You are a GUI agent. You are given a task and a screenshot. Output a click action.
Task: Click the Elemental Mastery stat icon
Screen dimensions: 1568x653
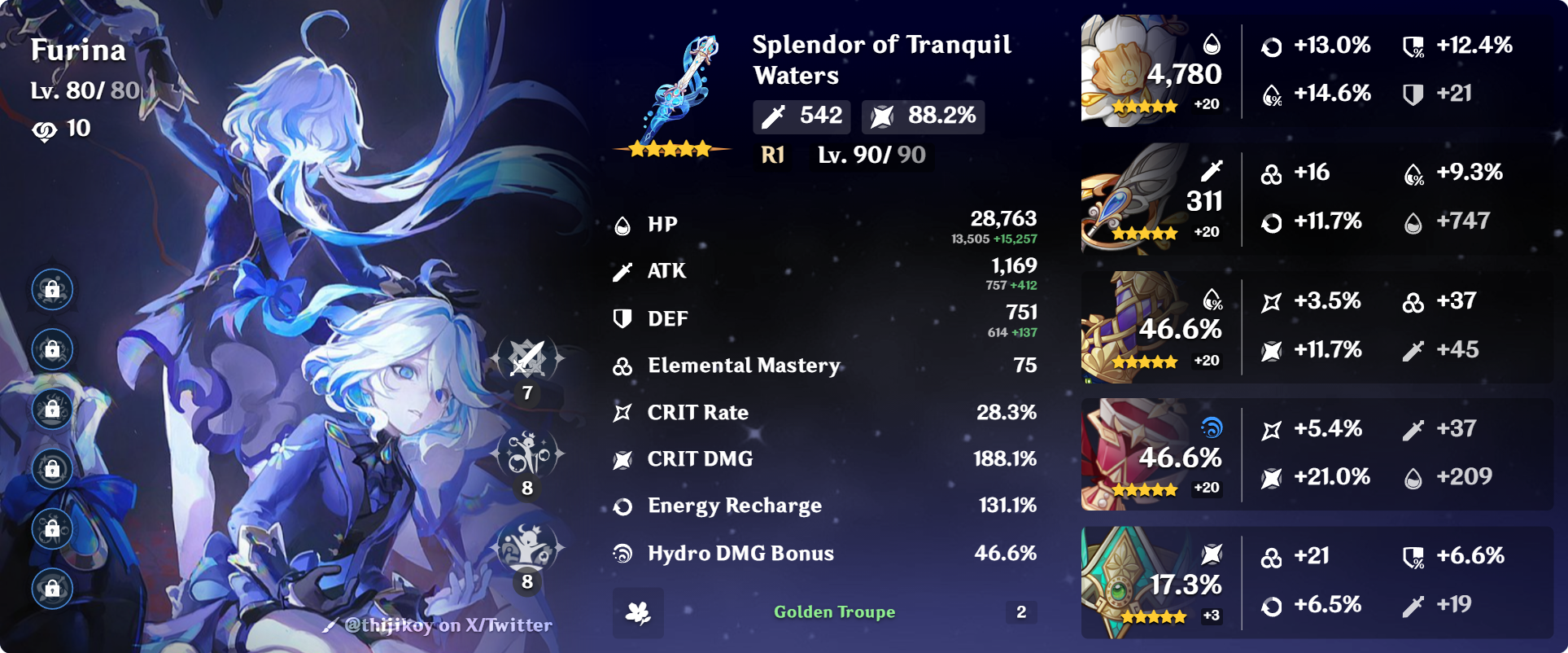click(622, 366)
